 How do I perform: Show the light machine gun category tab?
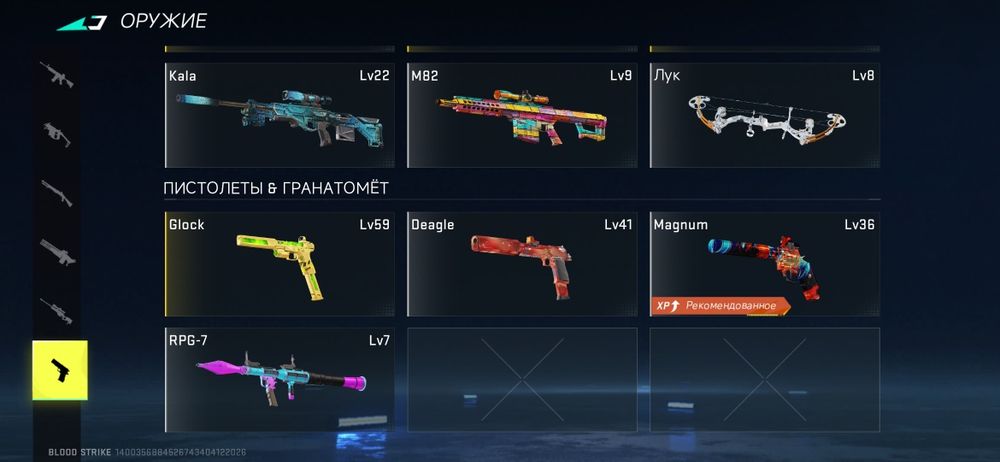pos(56,252)
